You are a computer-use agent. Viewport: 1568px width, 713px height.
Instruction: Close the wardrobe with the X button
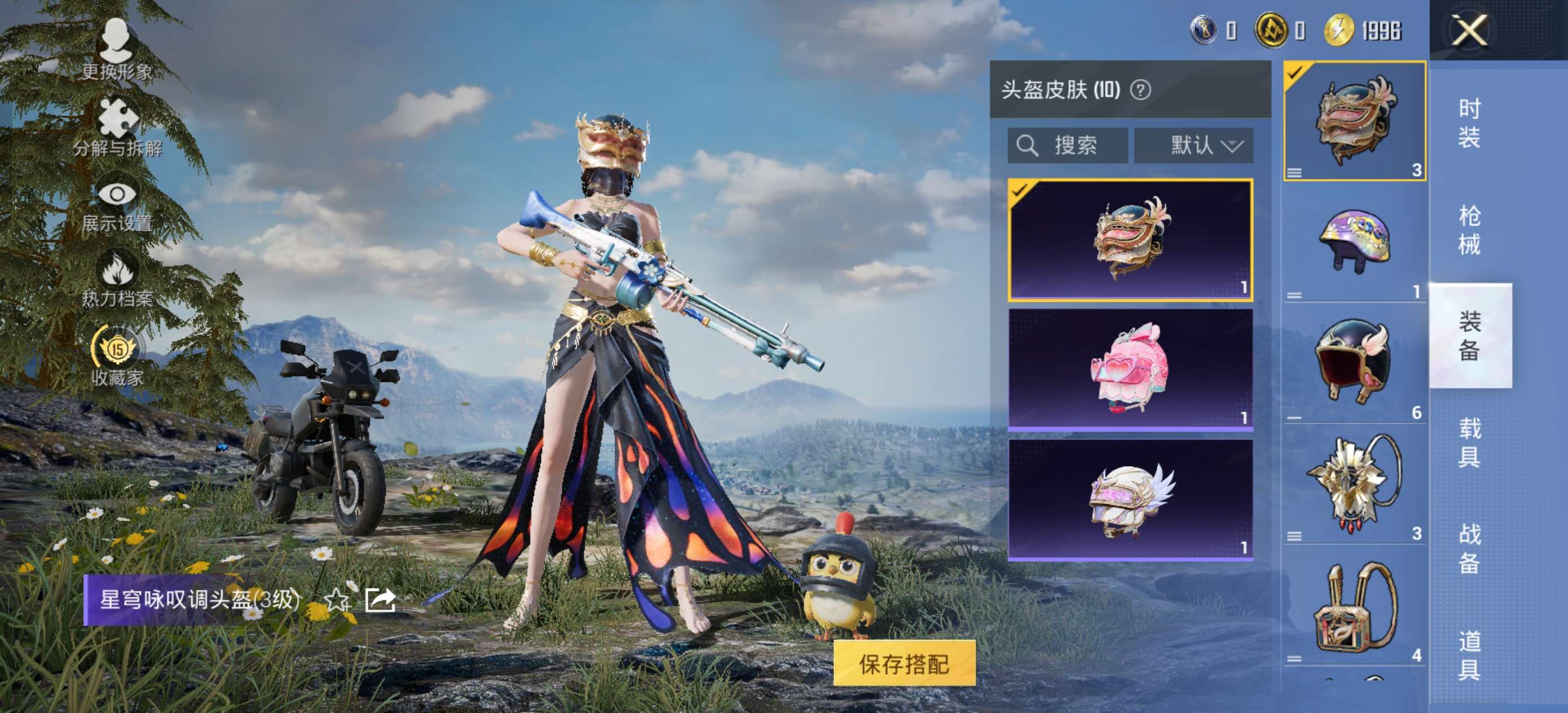click(1468, 30)
